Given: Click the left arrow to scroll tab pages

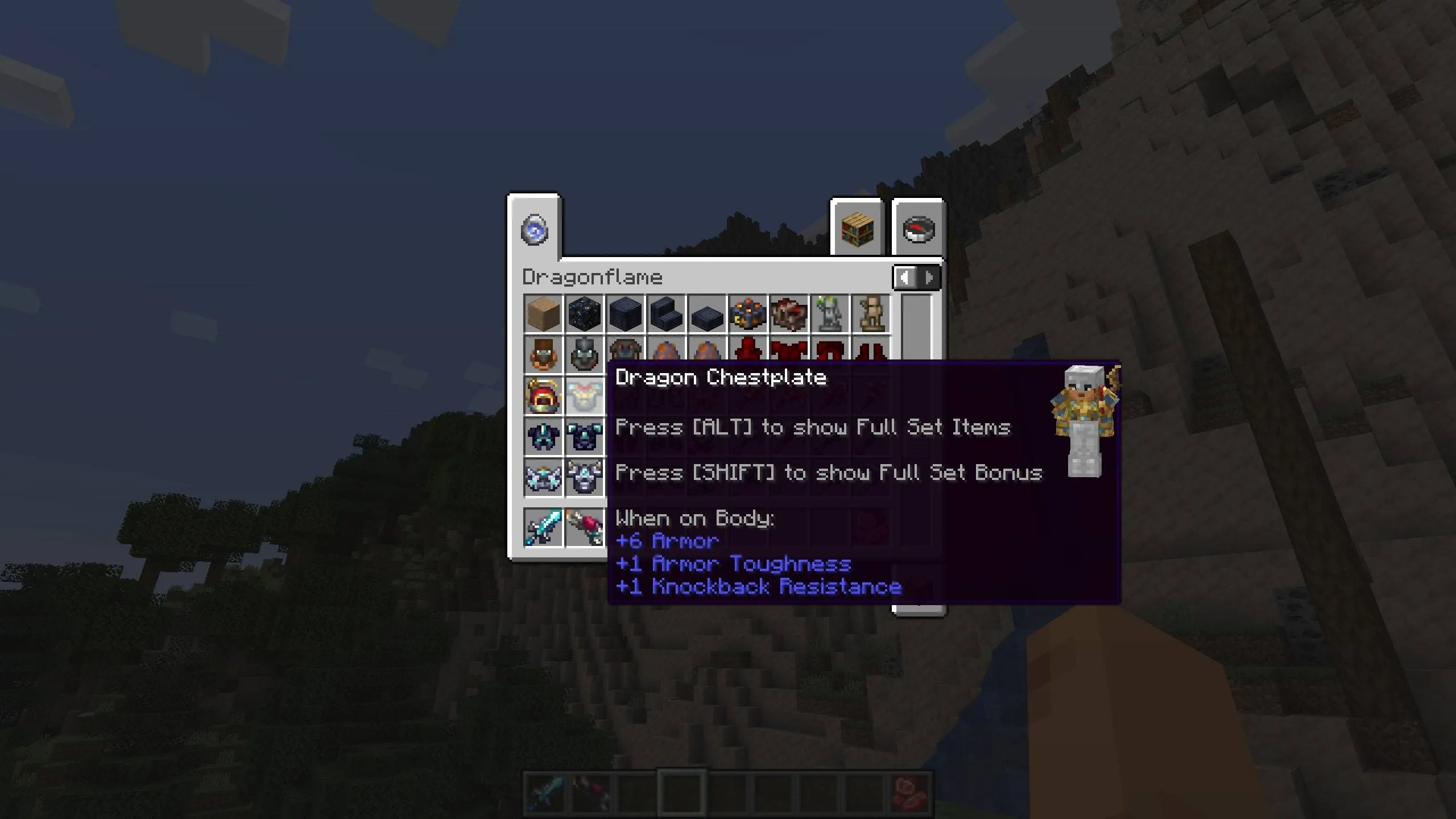Looking at the screenshot, I should tap(905, 278).
